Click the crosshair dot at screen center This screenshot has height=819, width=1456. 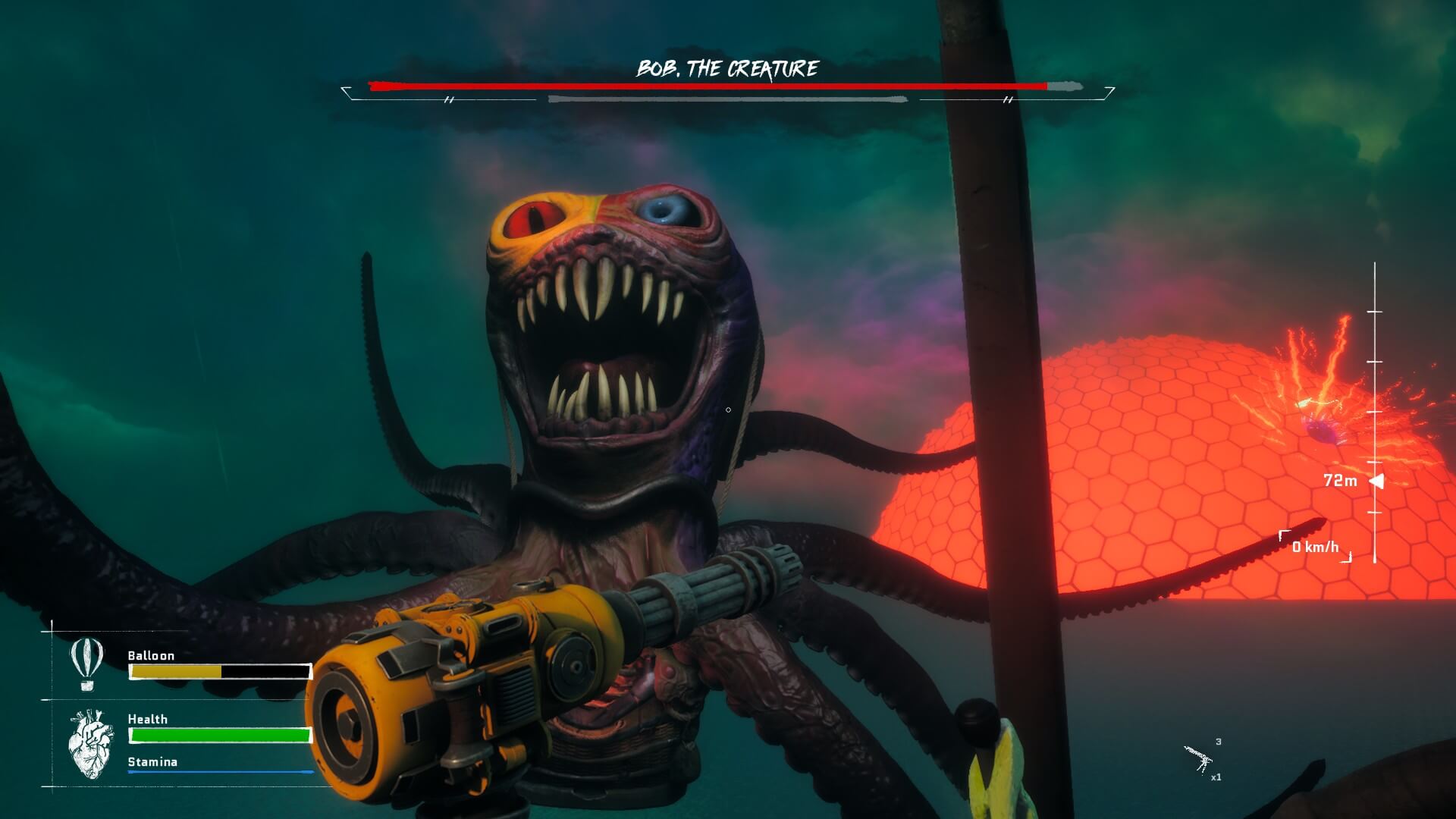pyautogui.click(x=728, y=409)
